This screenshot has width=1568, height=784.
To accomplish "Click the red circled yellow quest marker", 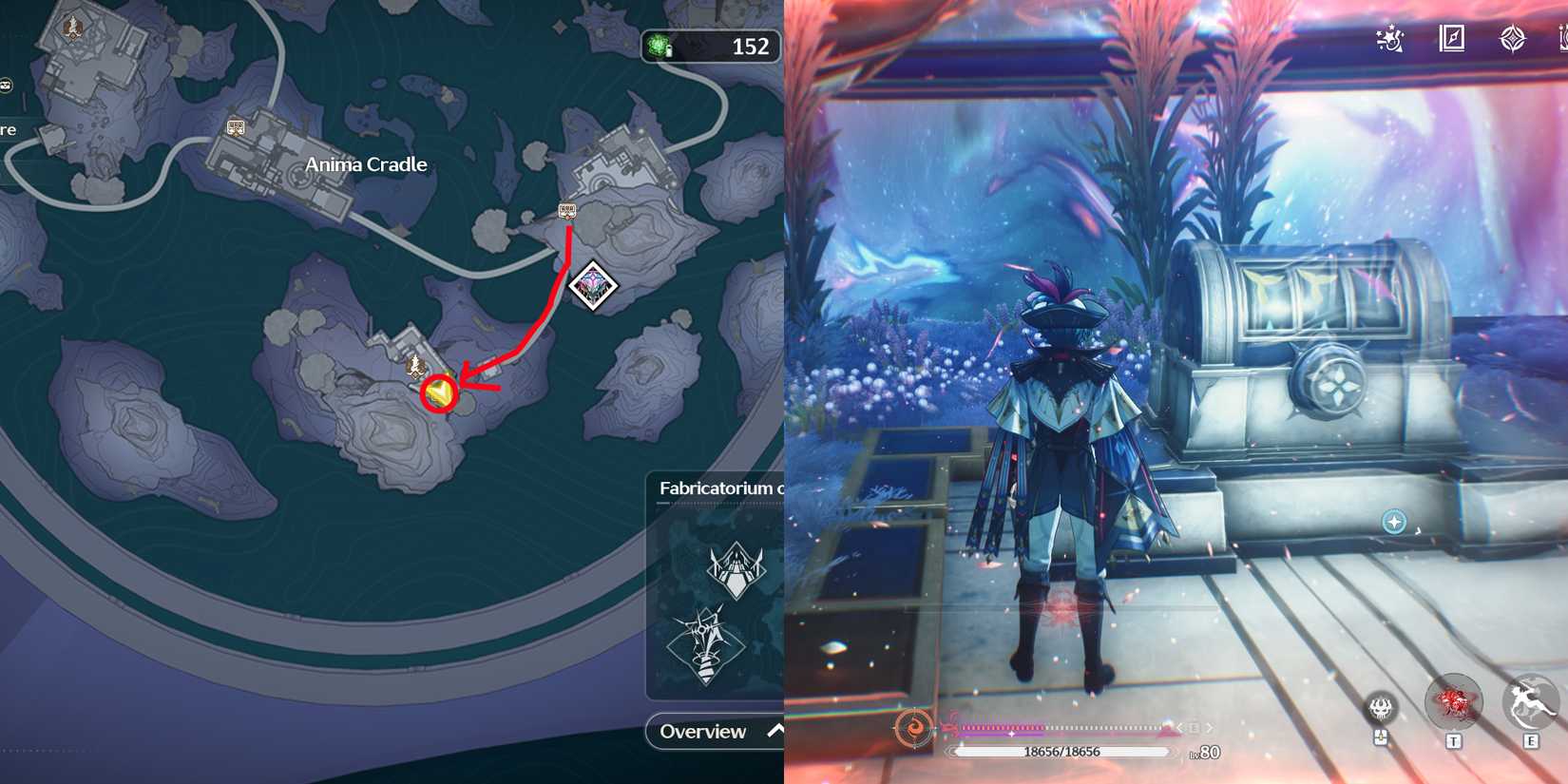I will tap(437, 392).
